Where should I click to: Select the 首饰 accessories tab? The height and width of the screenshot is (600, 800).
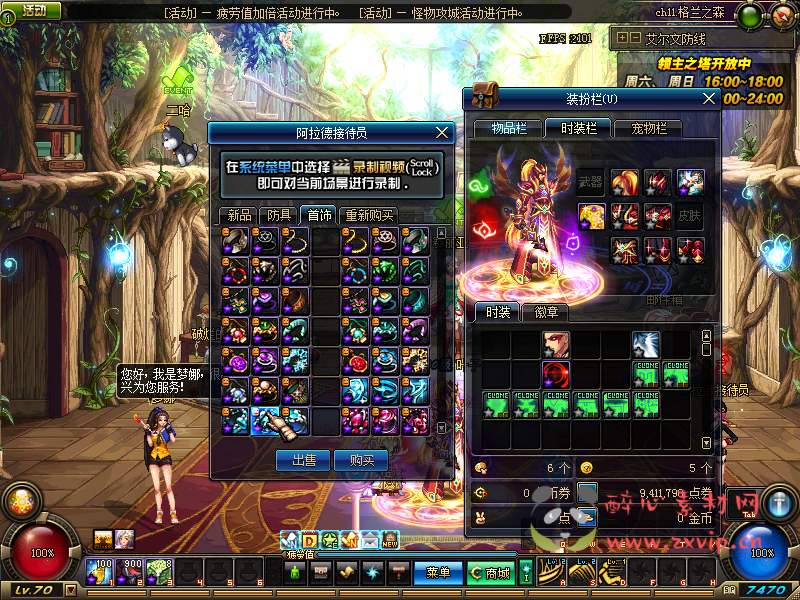pyautogui.click(x=320, y=215)
